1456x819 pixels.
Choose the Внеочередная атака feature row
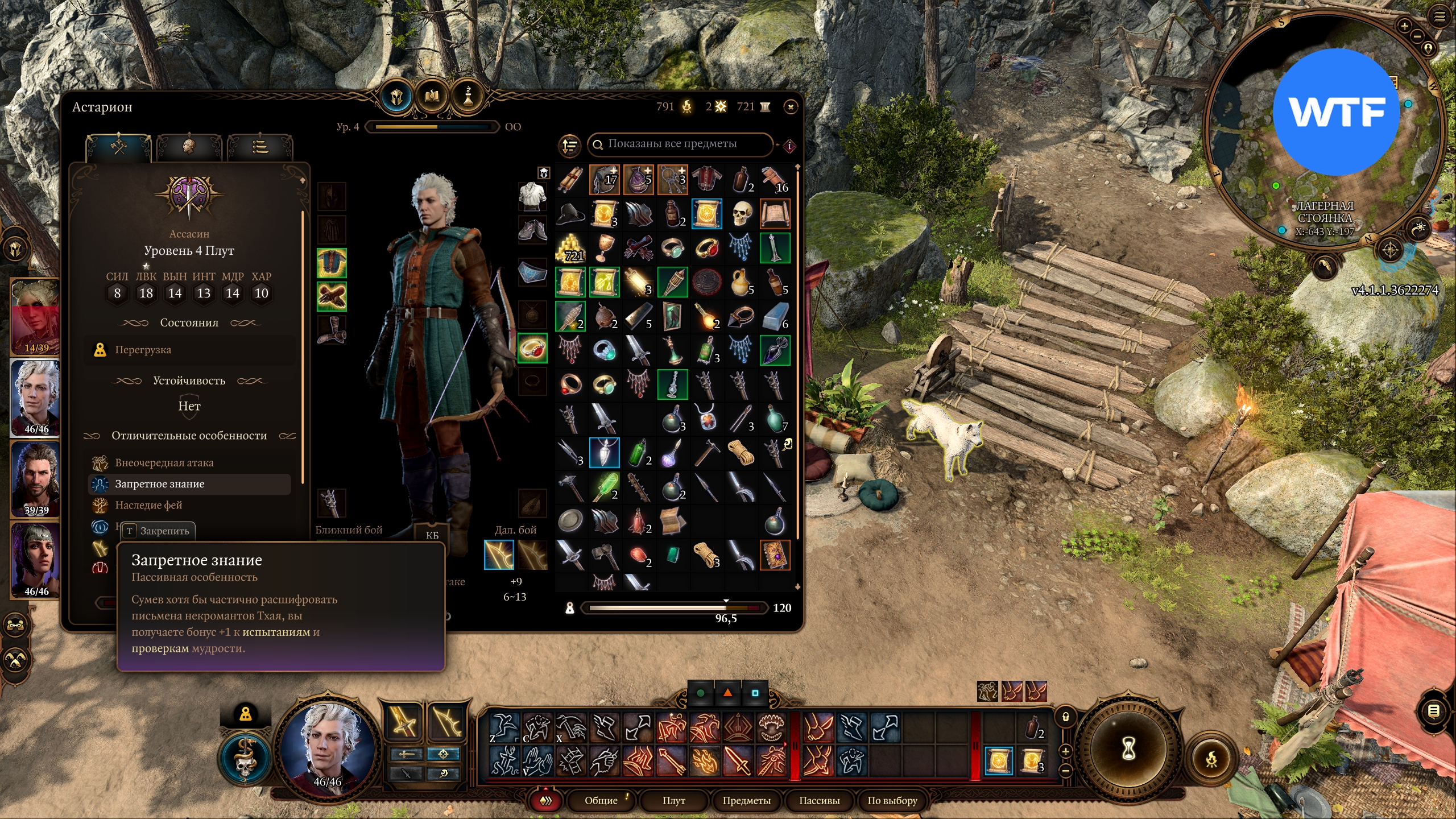click(x=164, y=463)
